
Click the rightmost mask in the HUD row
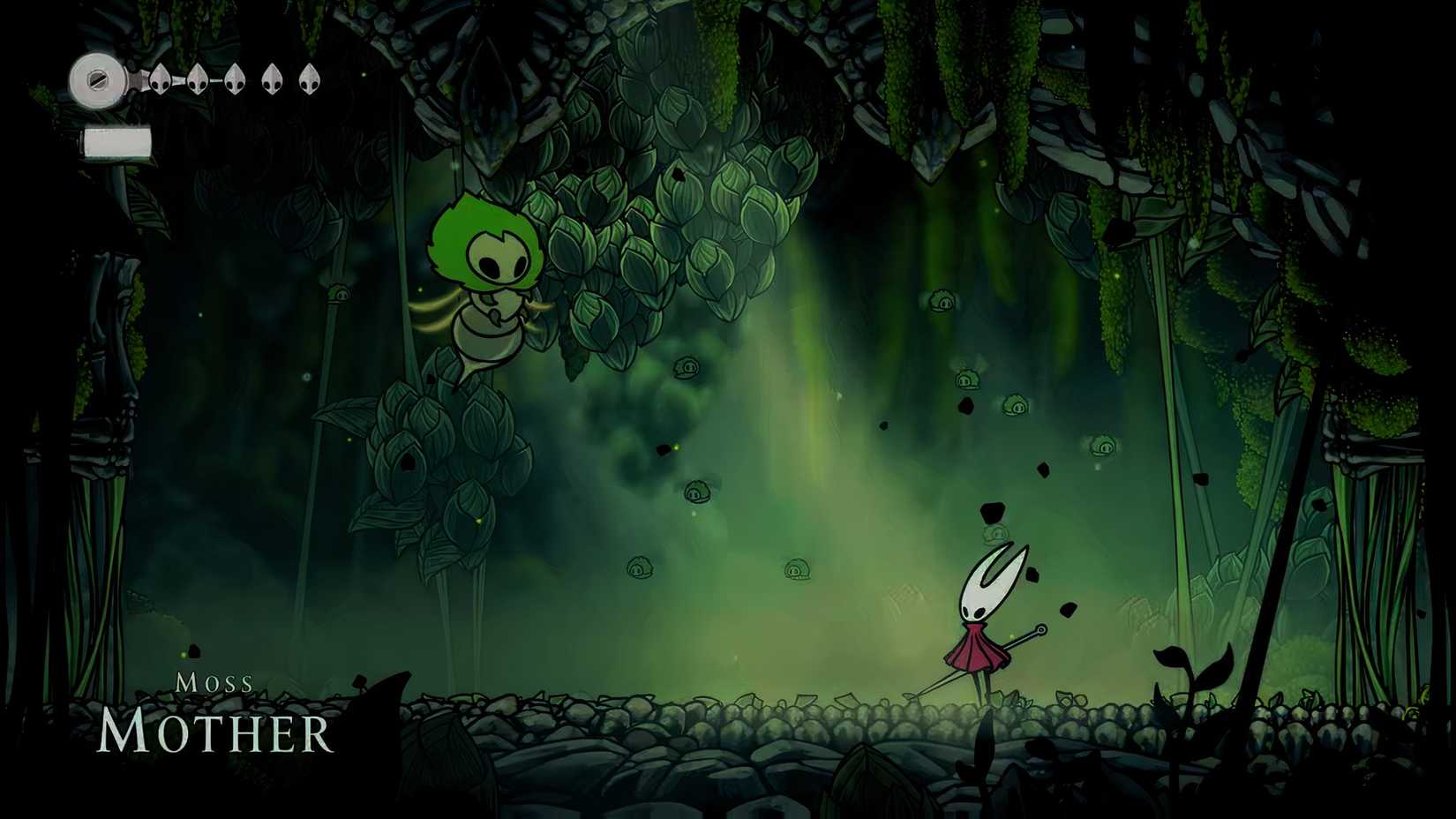311,81
